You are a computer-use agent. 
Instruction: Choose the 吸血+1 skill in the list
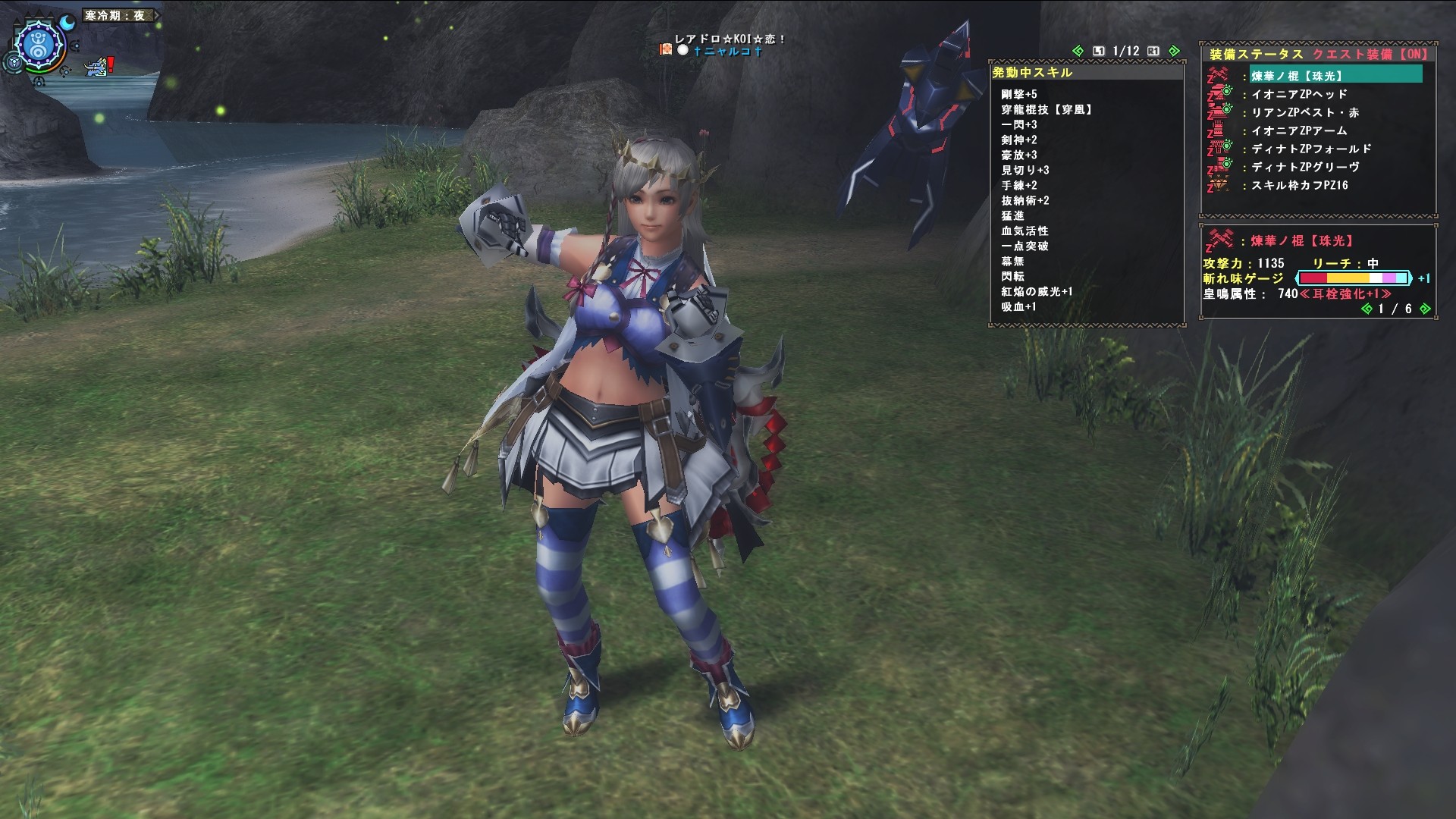(1018, 306)
